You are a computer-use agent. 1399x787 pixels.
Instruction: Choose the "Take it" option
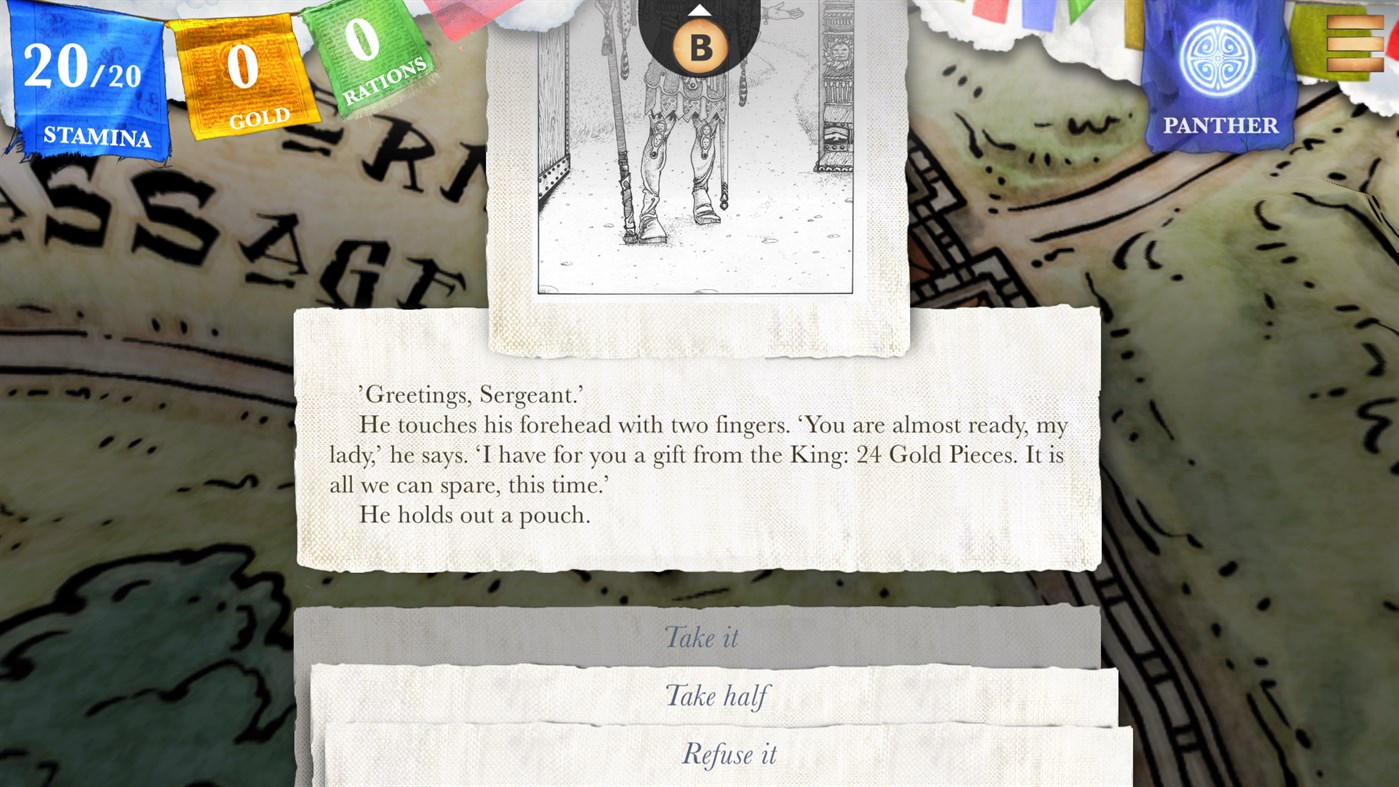[x=700, y=637]
